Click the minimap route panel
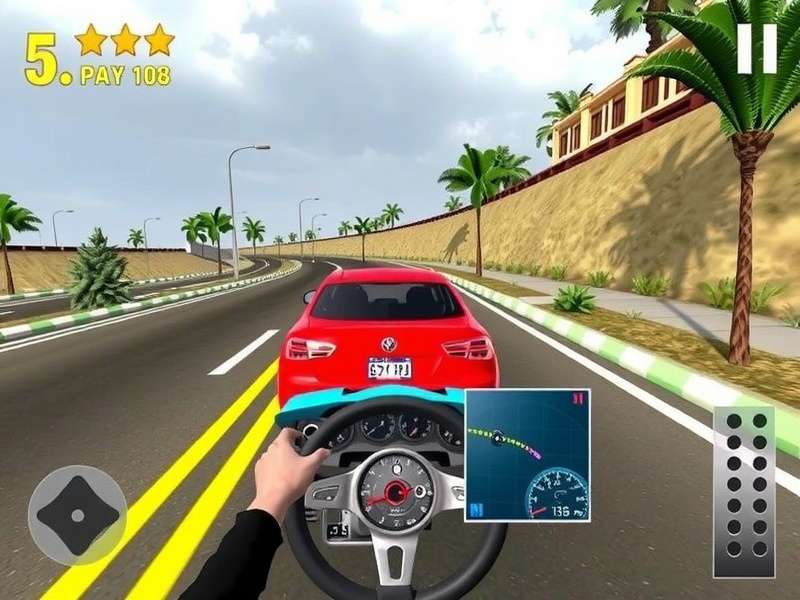The image size is (800, 600). click(x=527, y=455)
